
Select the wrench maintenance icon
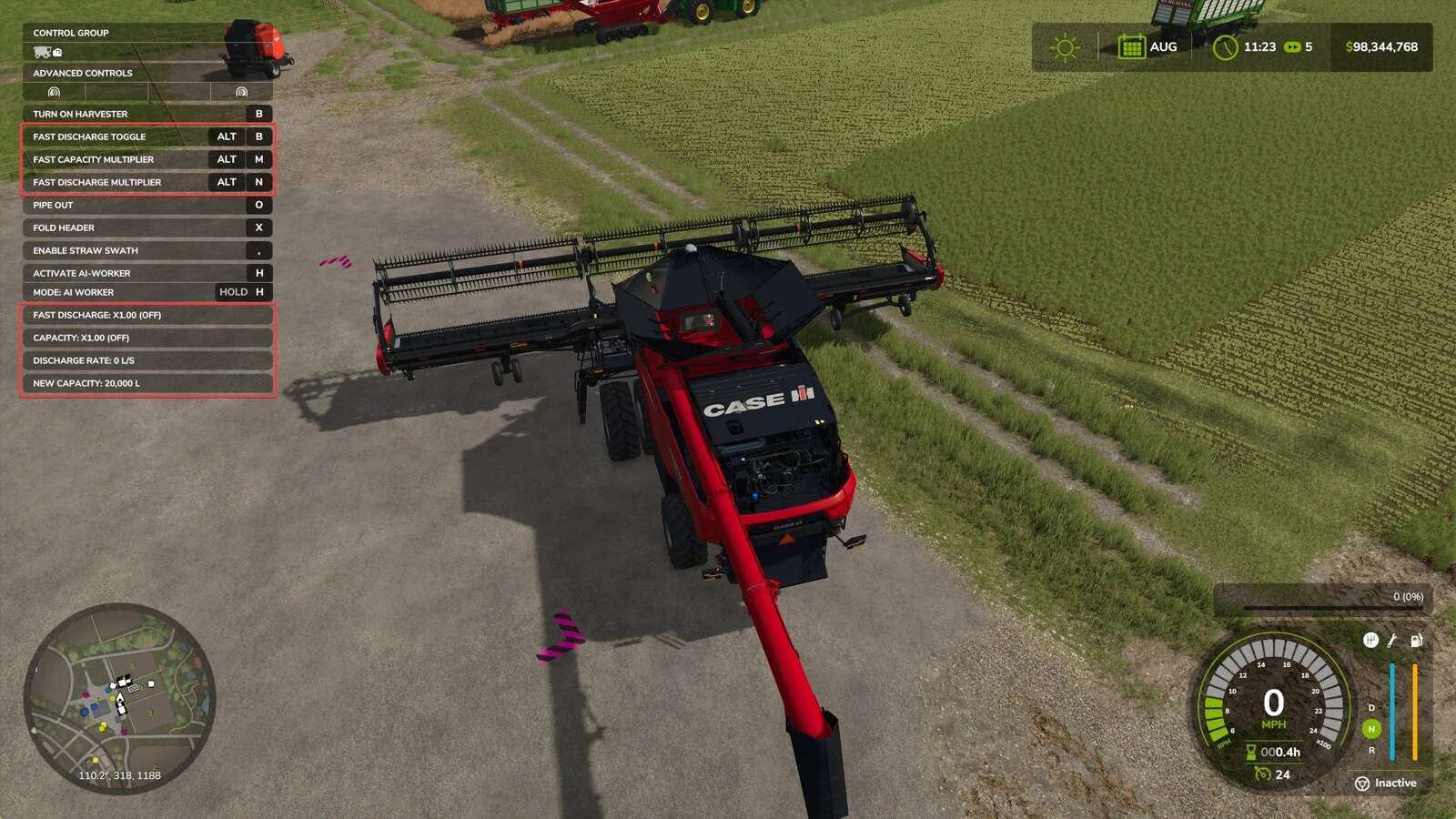coord(1390,641)
